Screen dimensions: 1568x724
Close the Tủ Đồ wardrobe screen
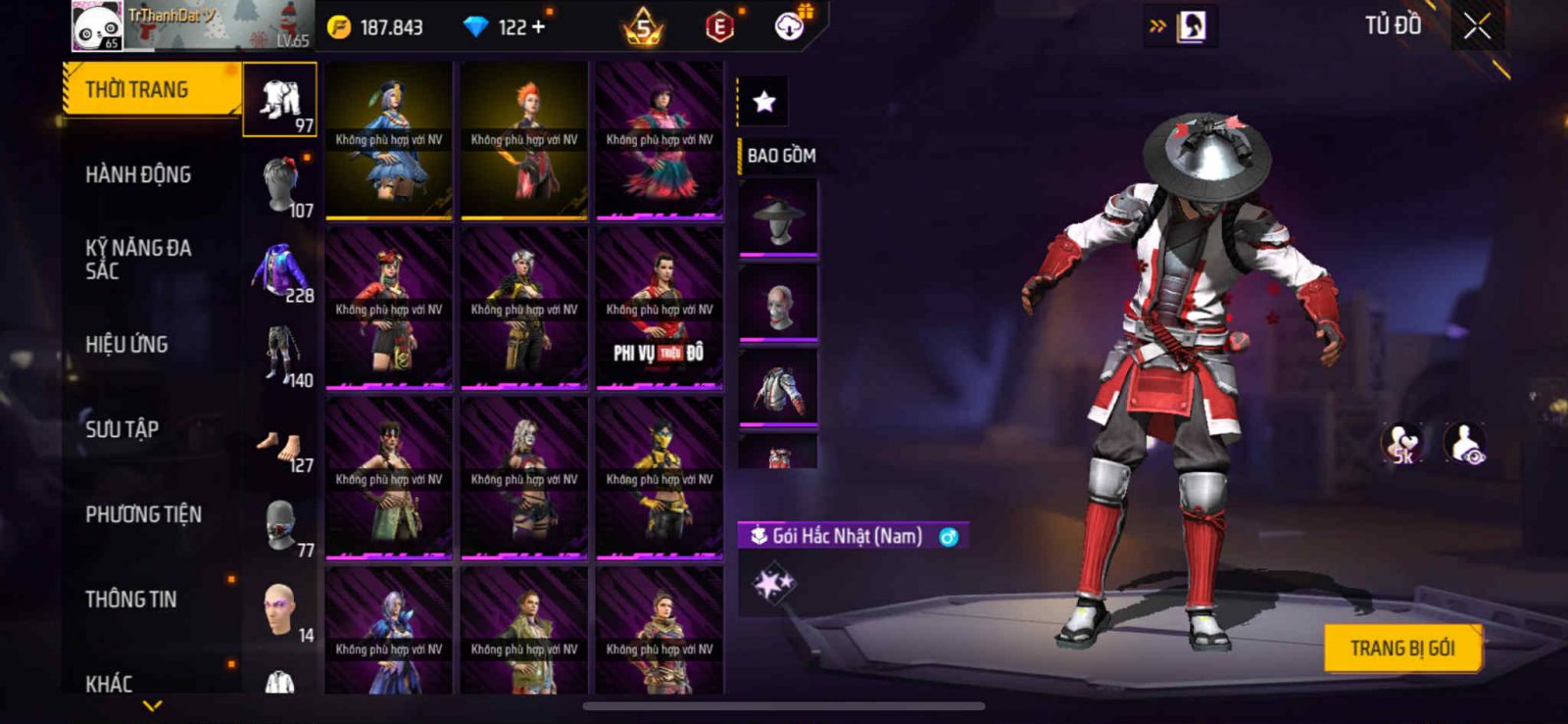point(1477,26)
